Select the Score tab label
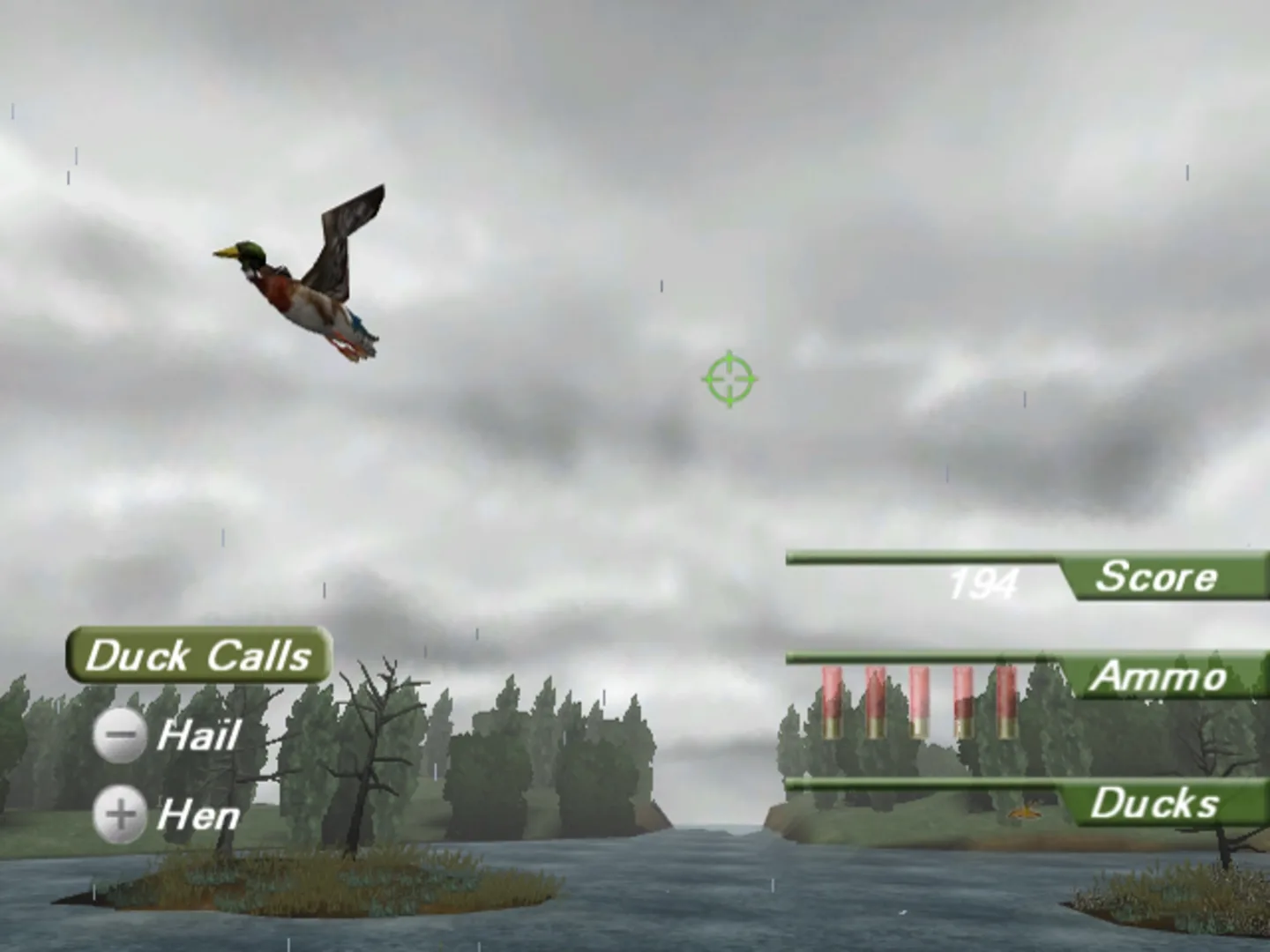This screenshot has width=1270, height=952. pyautogui.click(x=1156, y=578)
